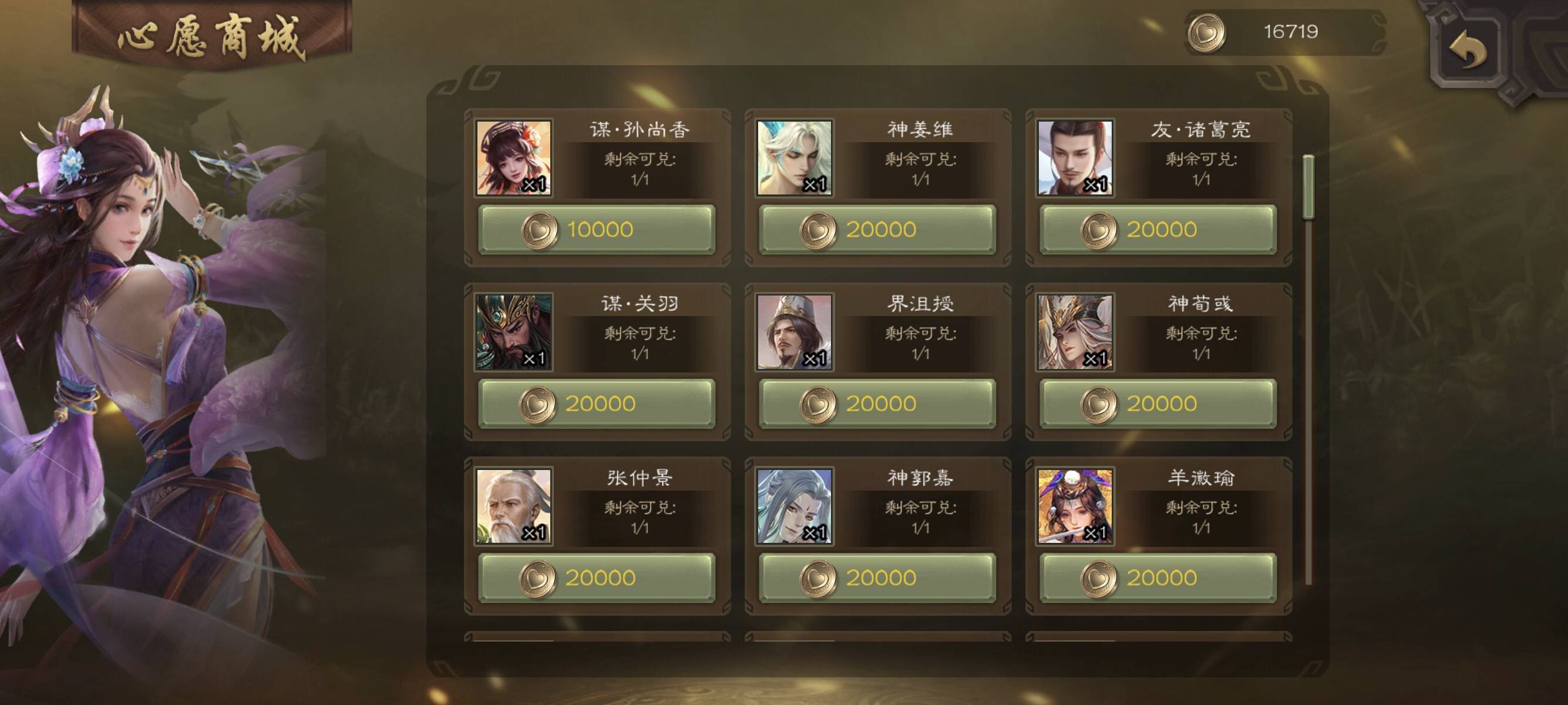Inspect the 神姜维 portrait
Screen dimensions: 1568x705
click(795, 157)
